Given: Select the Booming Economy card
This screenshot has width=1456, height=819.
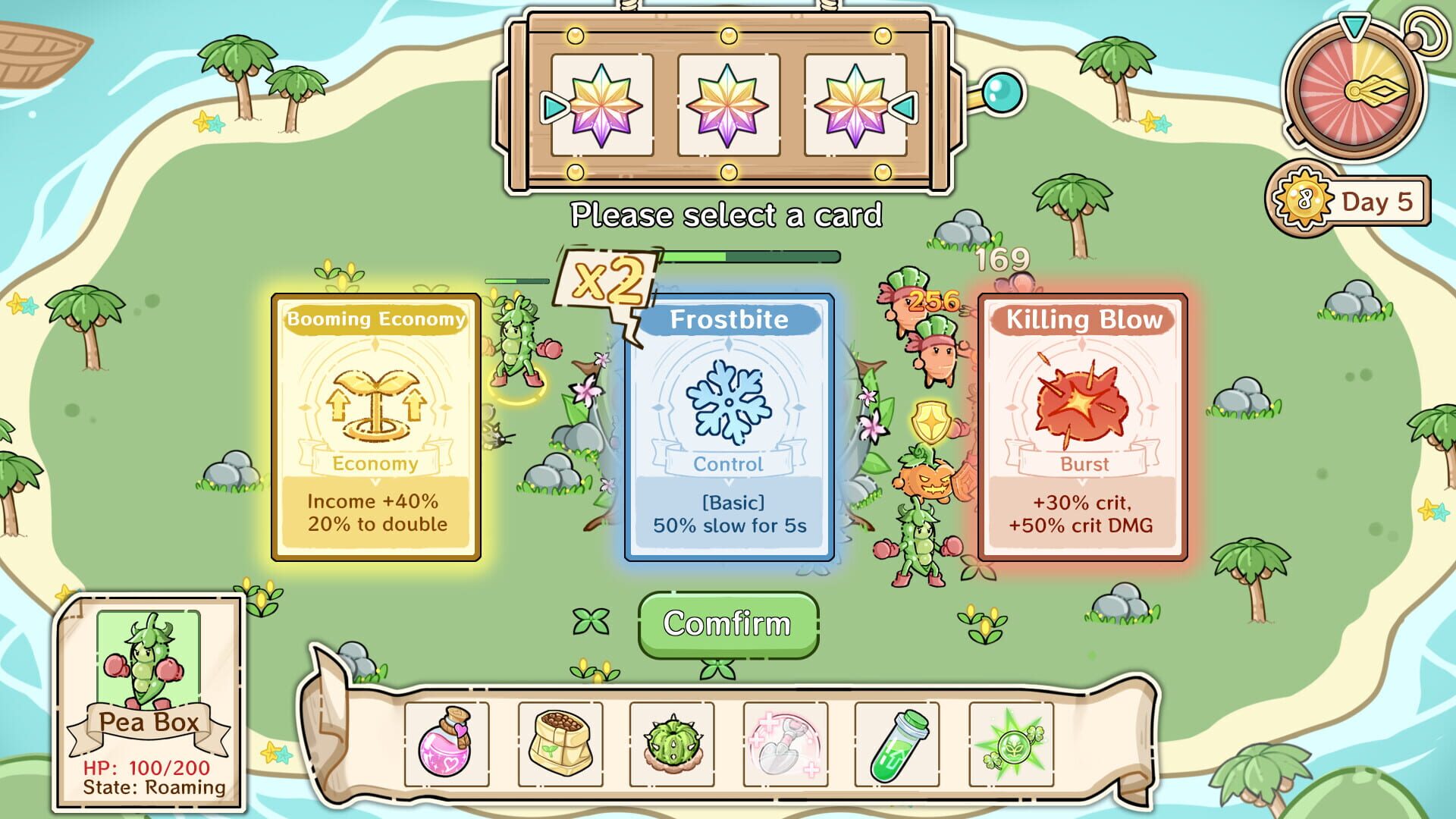Looking at the screenshot, I should (375, 425).
